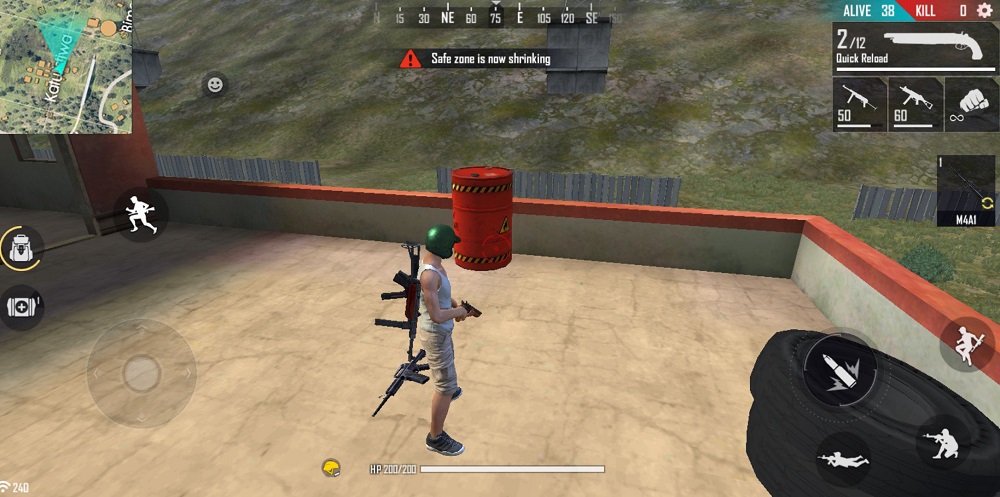Tap the movement joystick center
This screenshot has height=497, width=1000.
tap(141, 373)
